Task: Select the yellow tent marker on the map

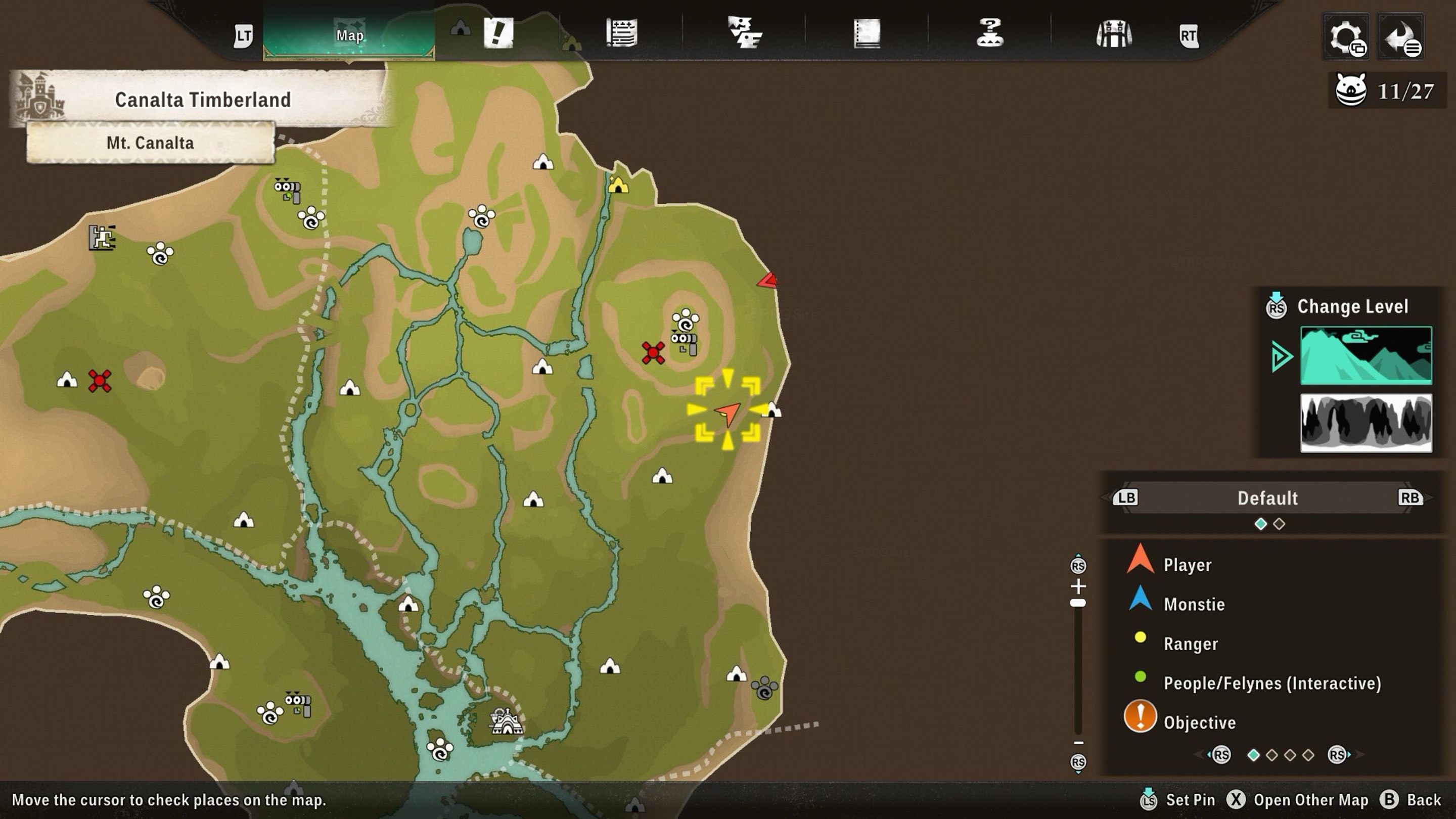Action: (x=618, y=185)
